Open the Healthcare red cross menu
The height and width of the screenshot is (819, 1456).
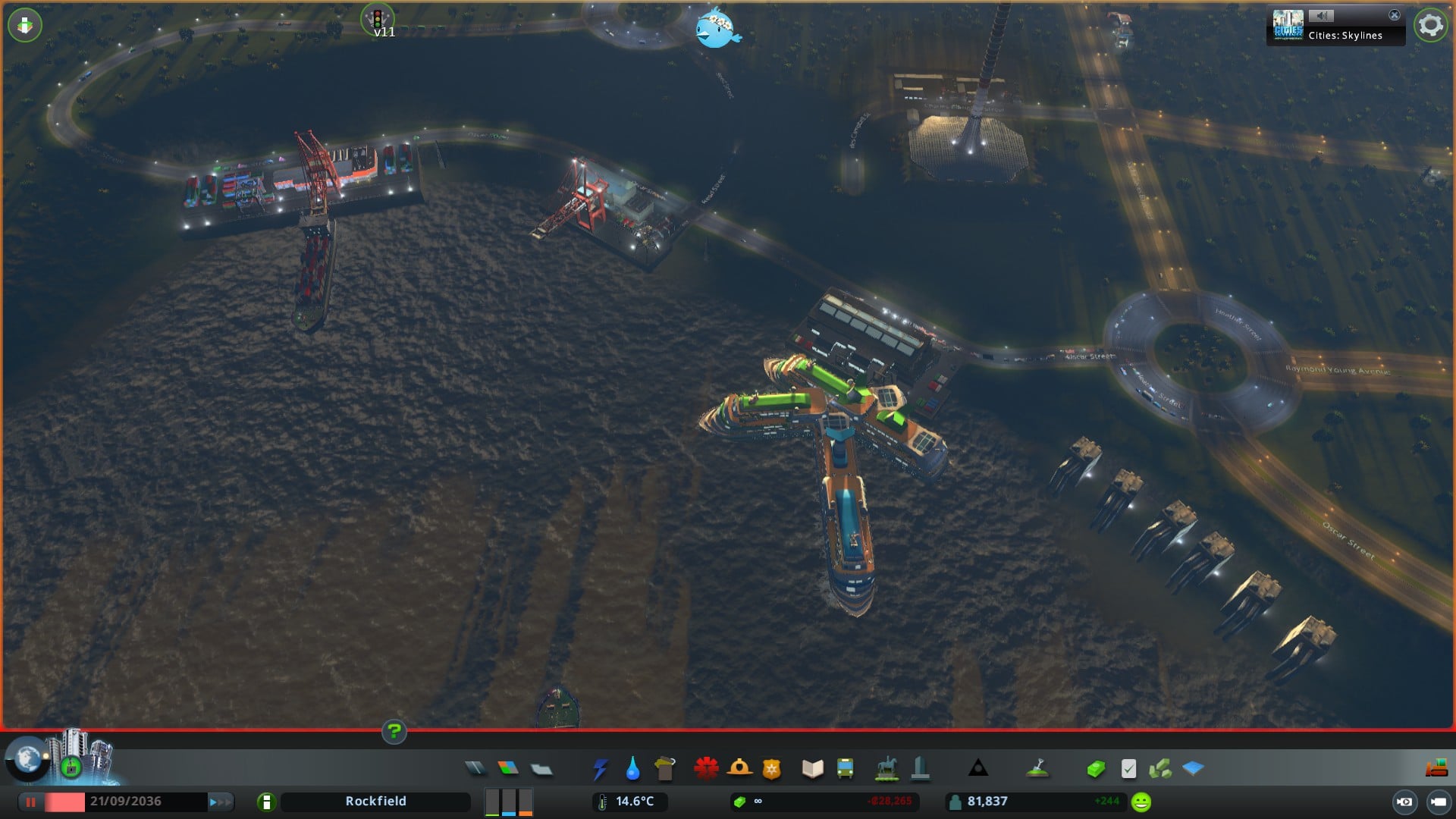[x=706, y=769]
